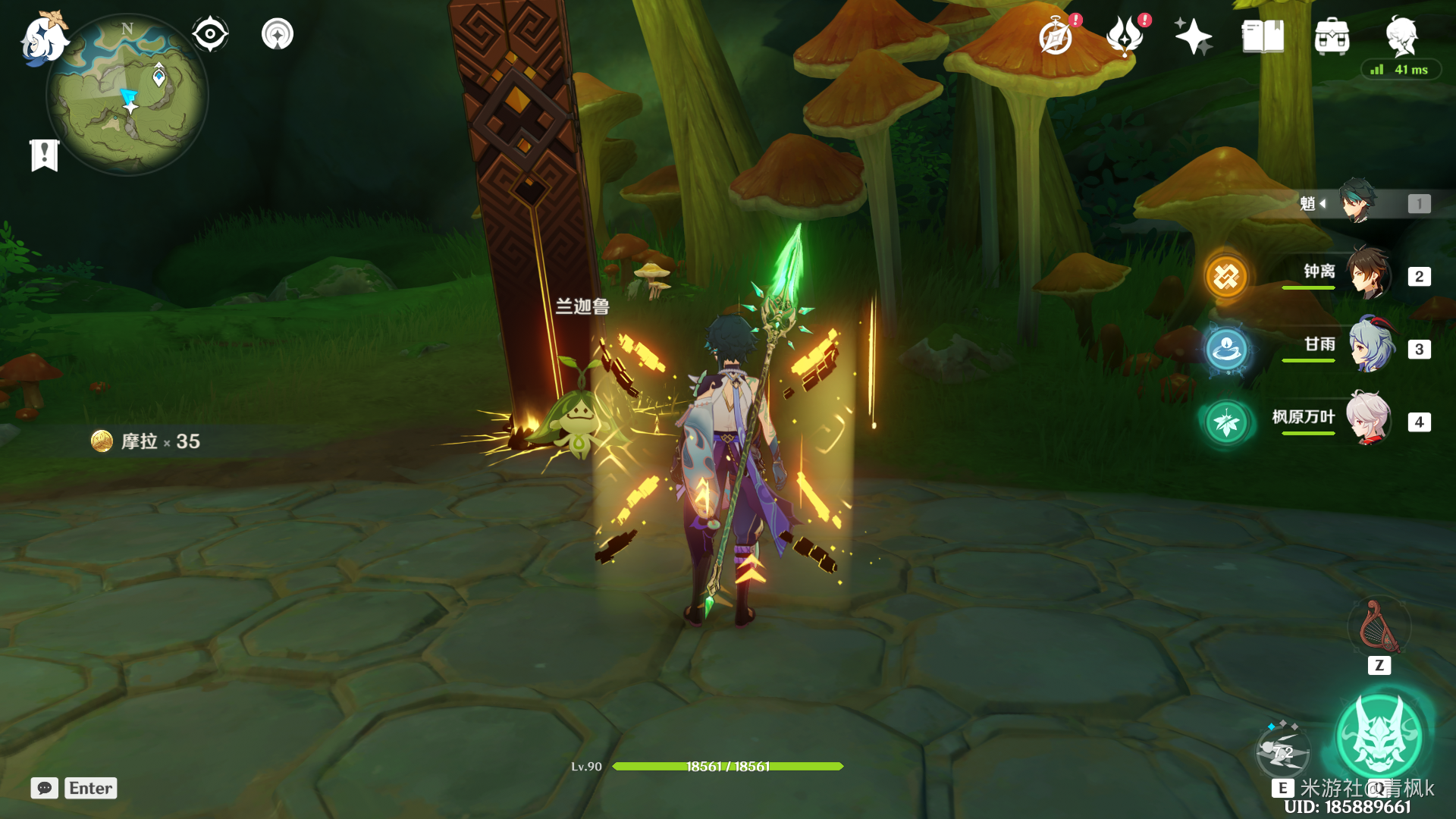
Task: Open the Wish star icon
Action: [1193, 36]
